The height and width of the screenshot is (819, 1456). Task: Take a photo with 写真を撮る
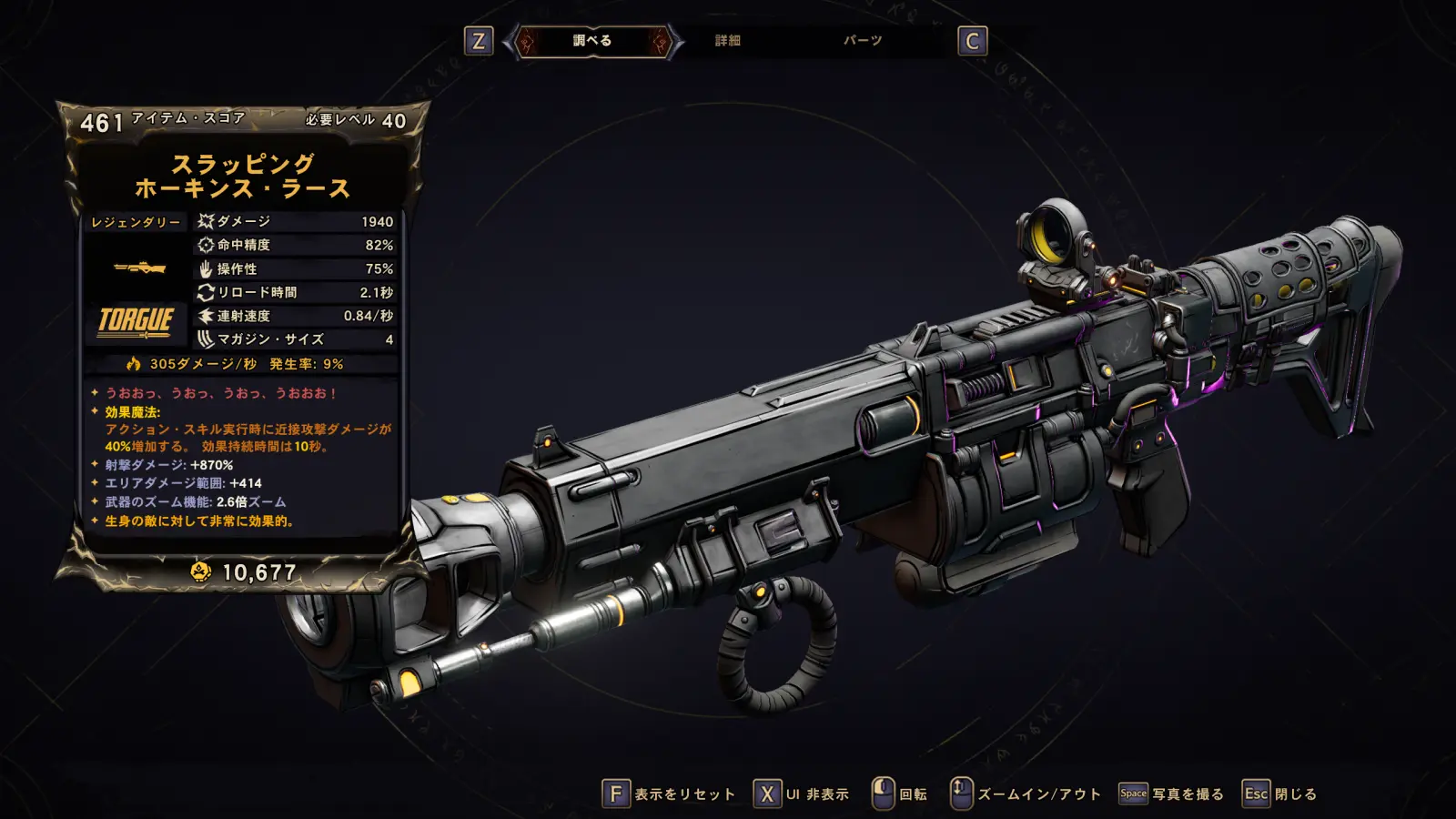(x=1172, y=794)
